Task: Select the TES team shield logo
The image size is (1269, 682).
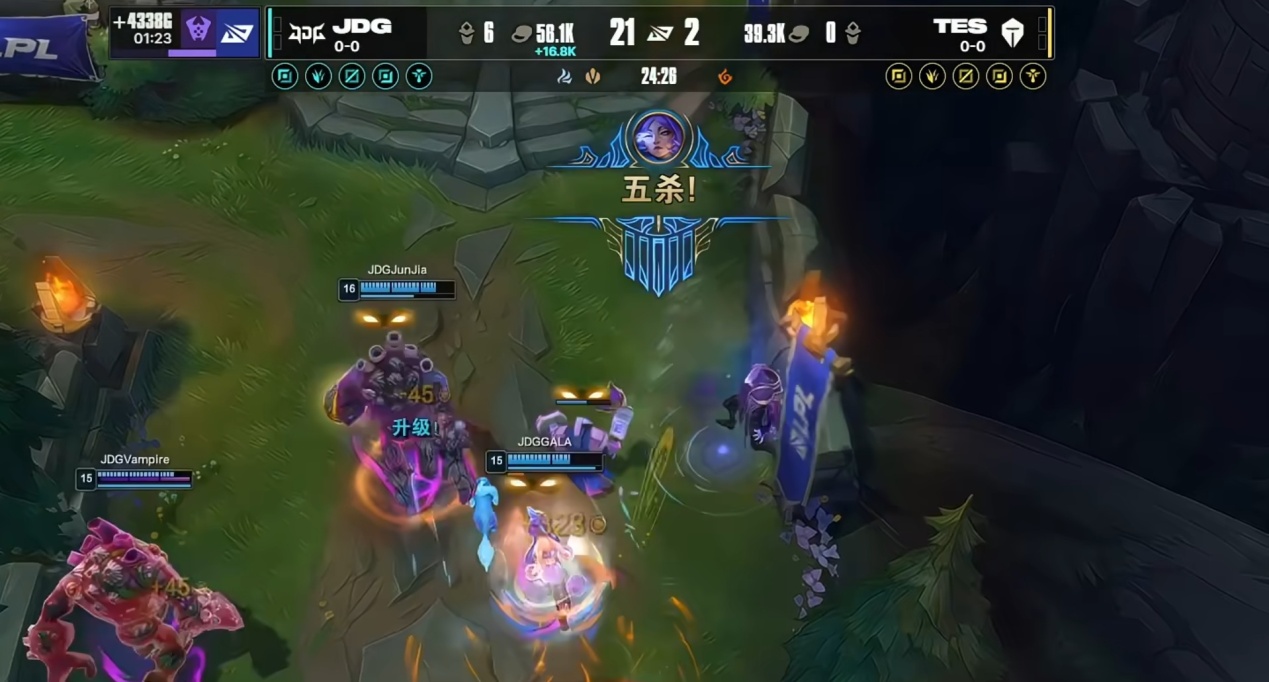Action: (1012, 34)
